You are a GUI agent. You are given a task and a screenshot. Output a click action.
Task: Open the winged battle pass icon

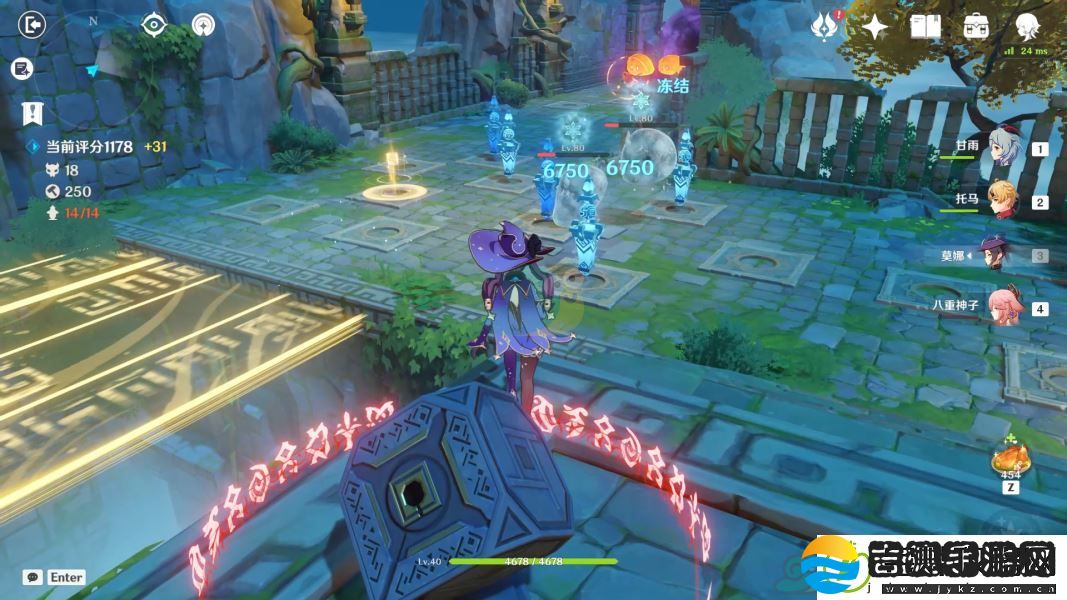tap(823, 26)
